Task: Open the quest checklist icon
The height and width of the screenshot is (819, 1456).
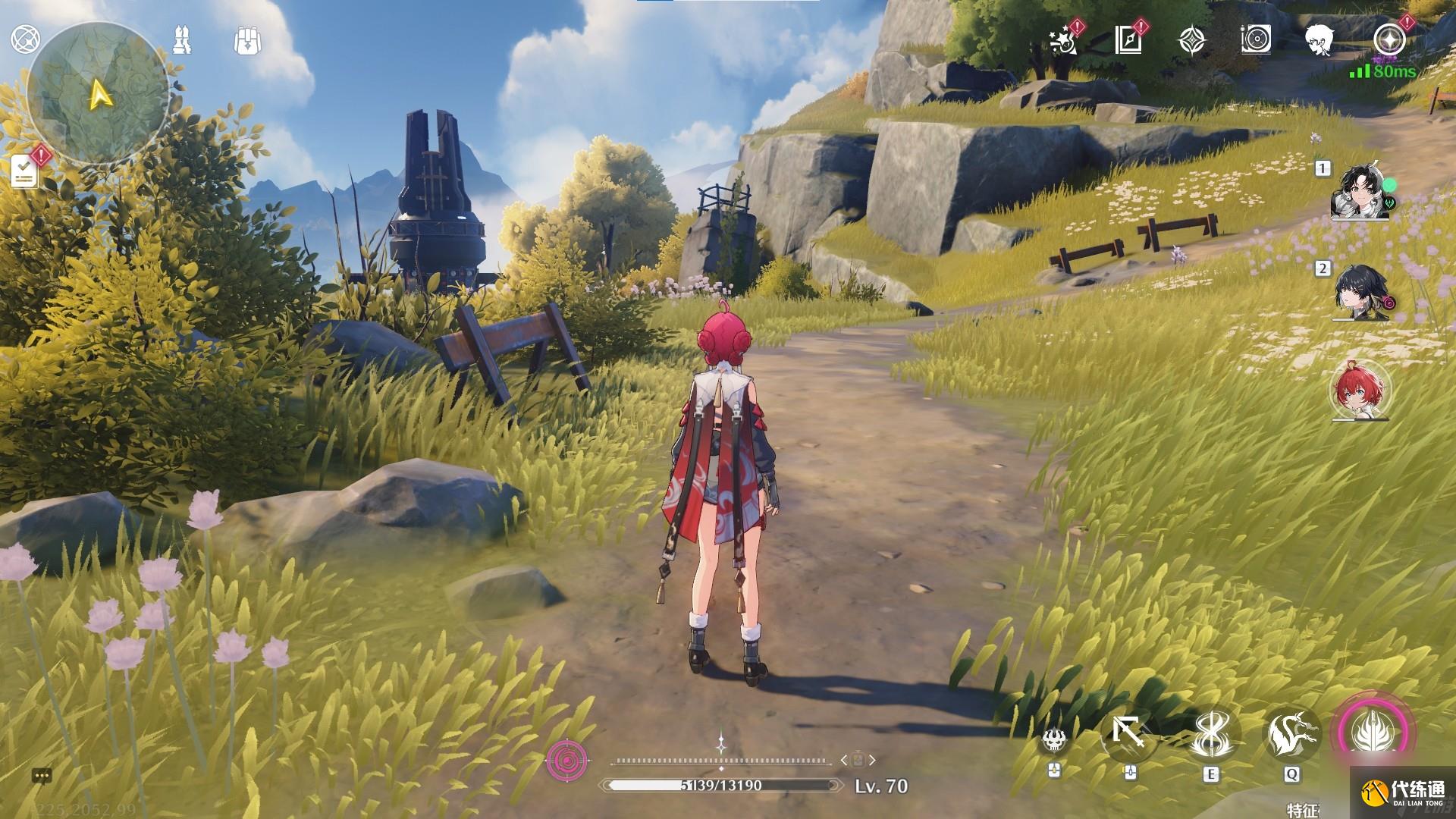Action: point(24,171)
